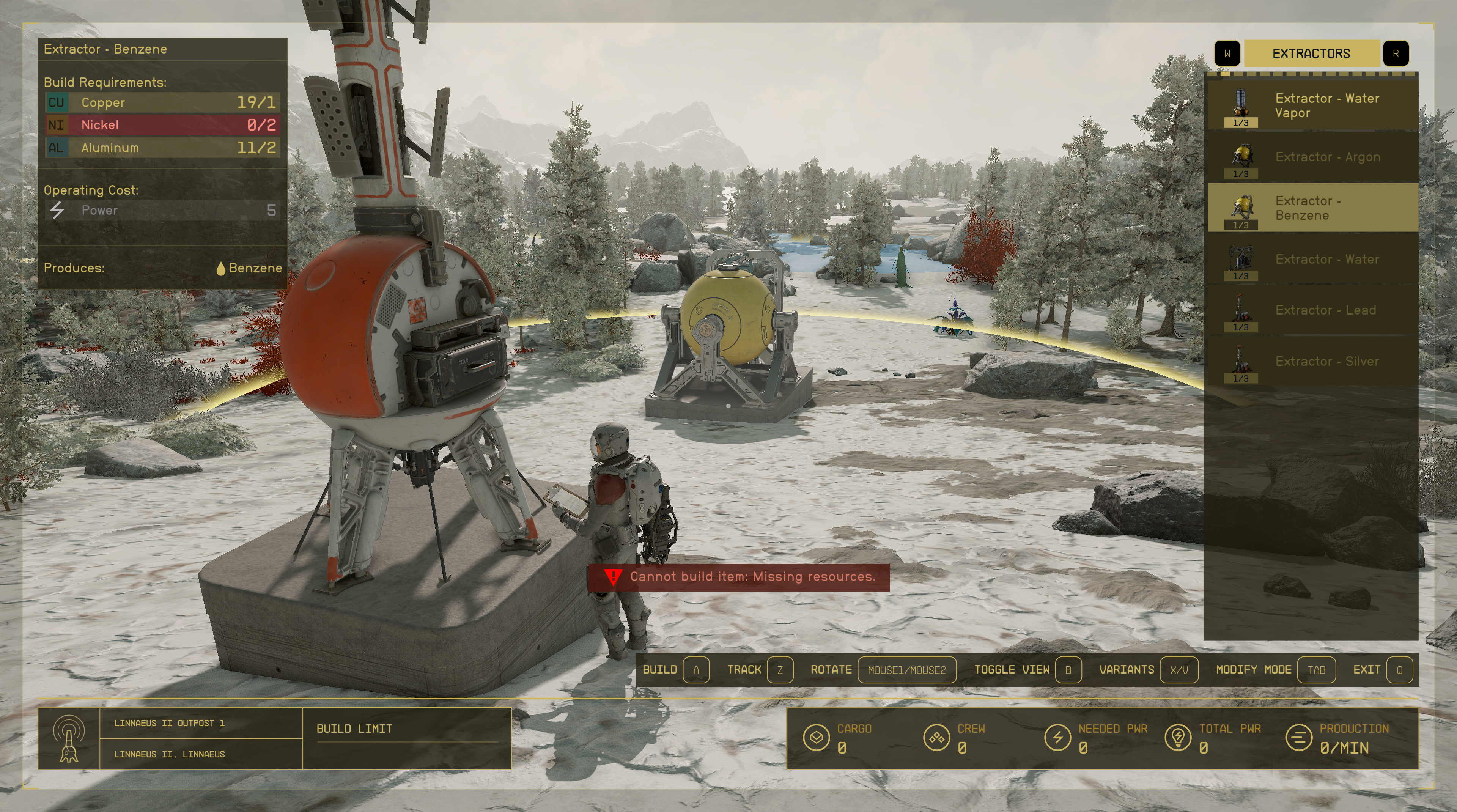The image size is (1457, 812).
Task: Choose the Extractor - Argon entry
Action: [x=1312, y=157]
